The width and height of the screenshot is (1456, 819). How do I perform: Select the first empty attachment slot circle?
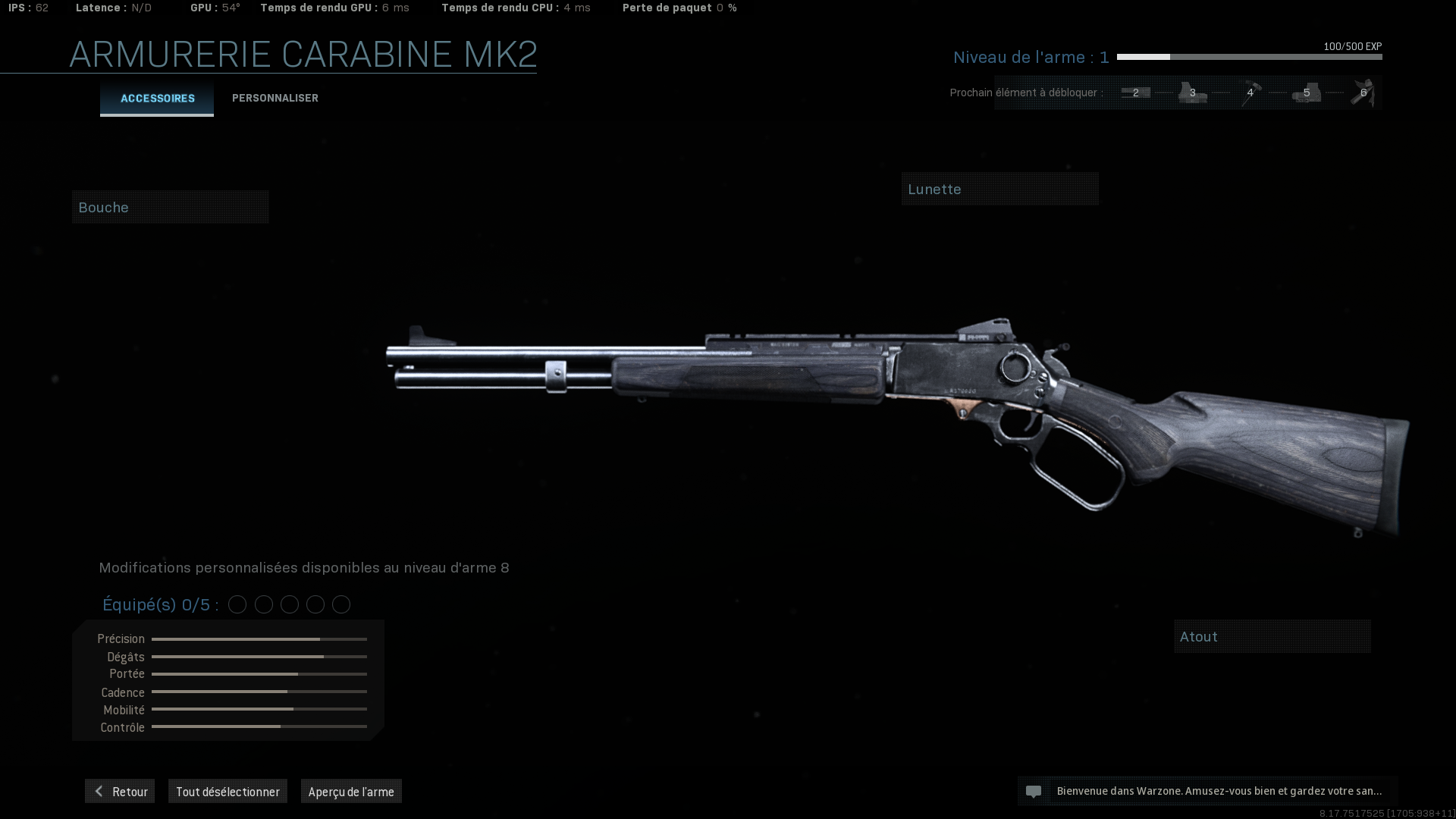237,604
